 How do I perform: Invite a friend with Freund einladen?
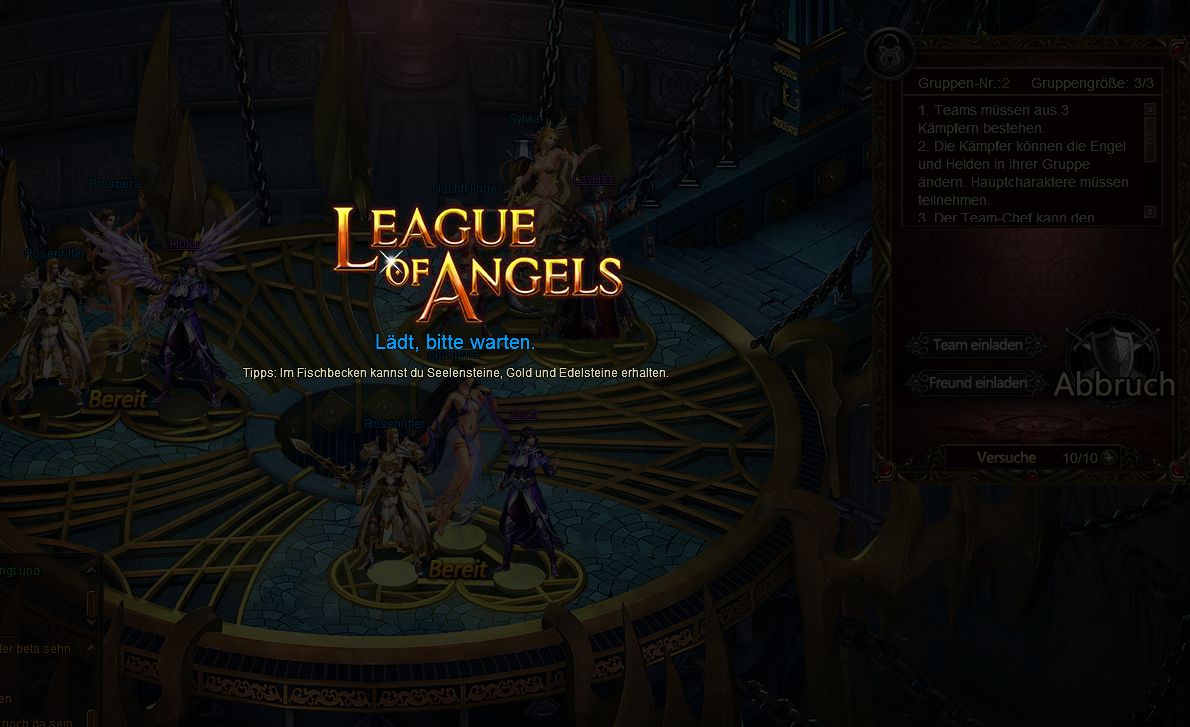(977, 383)
